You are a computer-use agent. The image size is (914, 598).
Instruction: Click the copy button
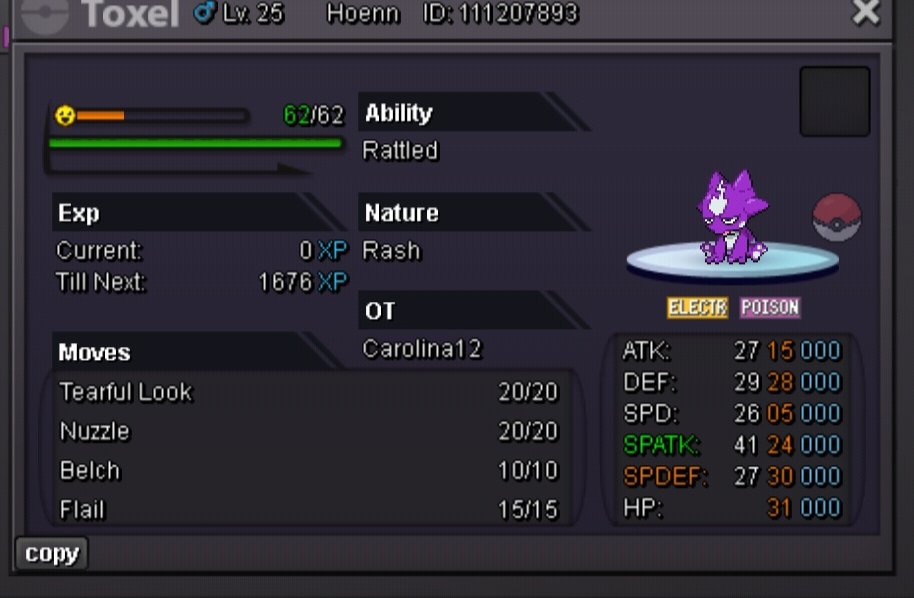point(52,554)
